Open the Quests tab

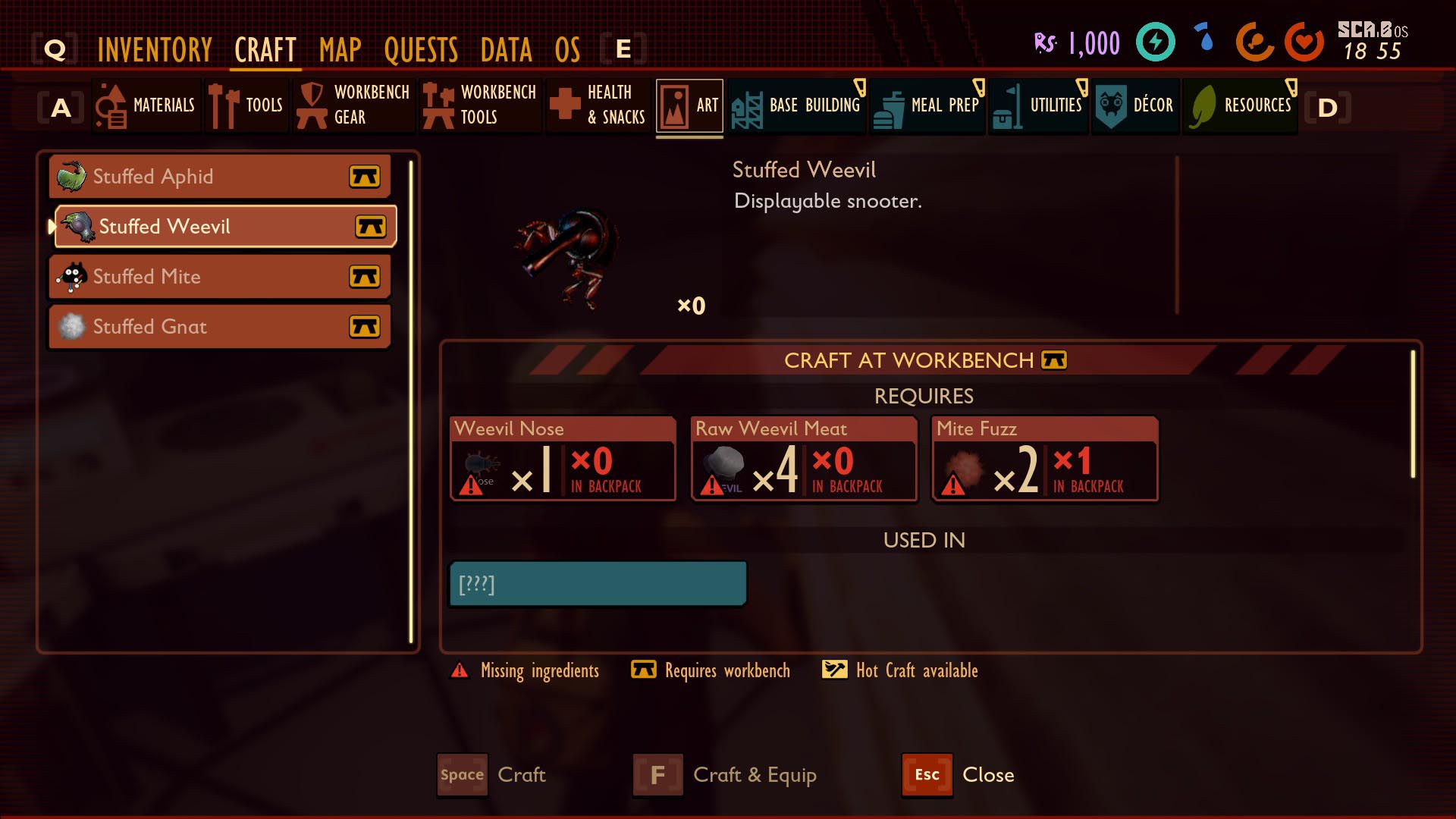click(421, 50)
